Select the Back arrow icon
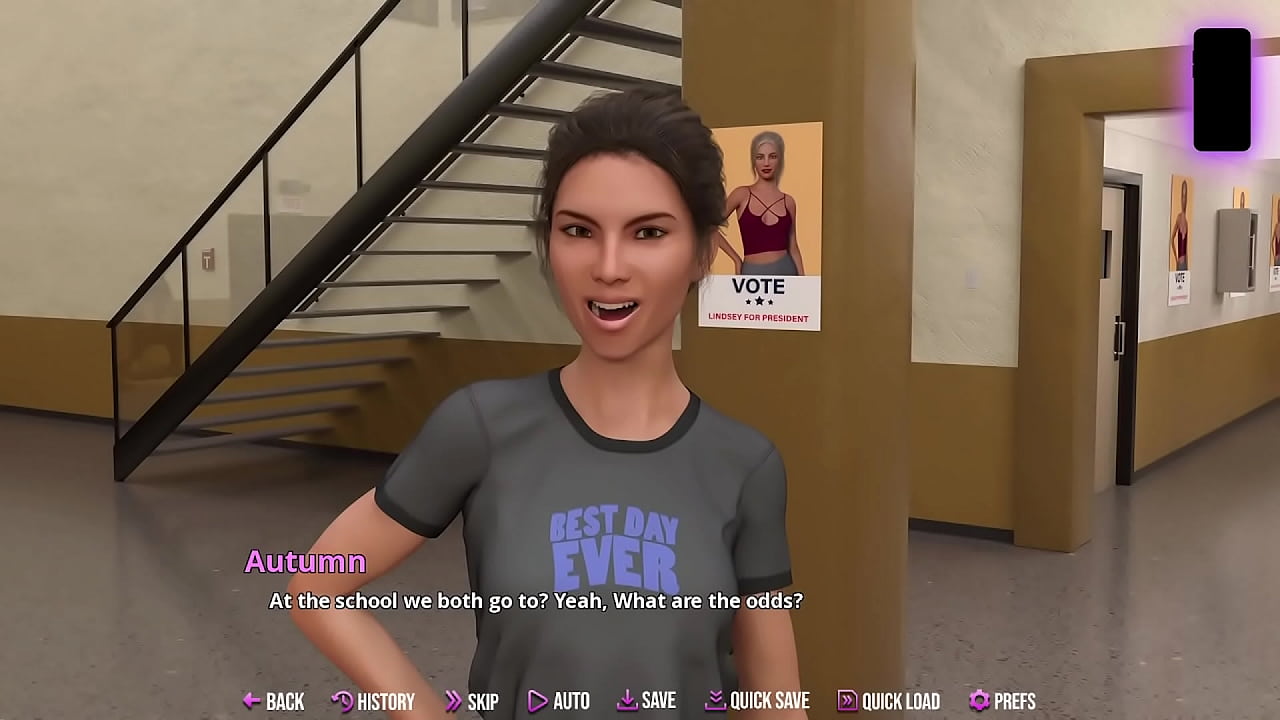This screenshot has height=720, width=1280. (251, 701)
